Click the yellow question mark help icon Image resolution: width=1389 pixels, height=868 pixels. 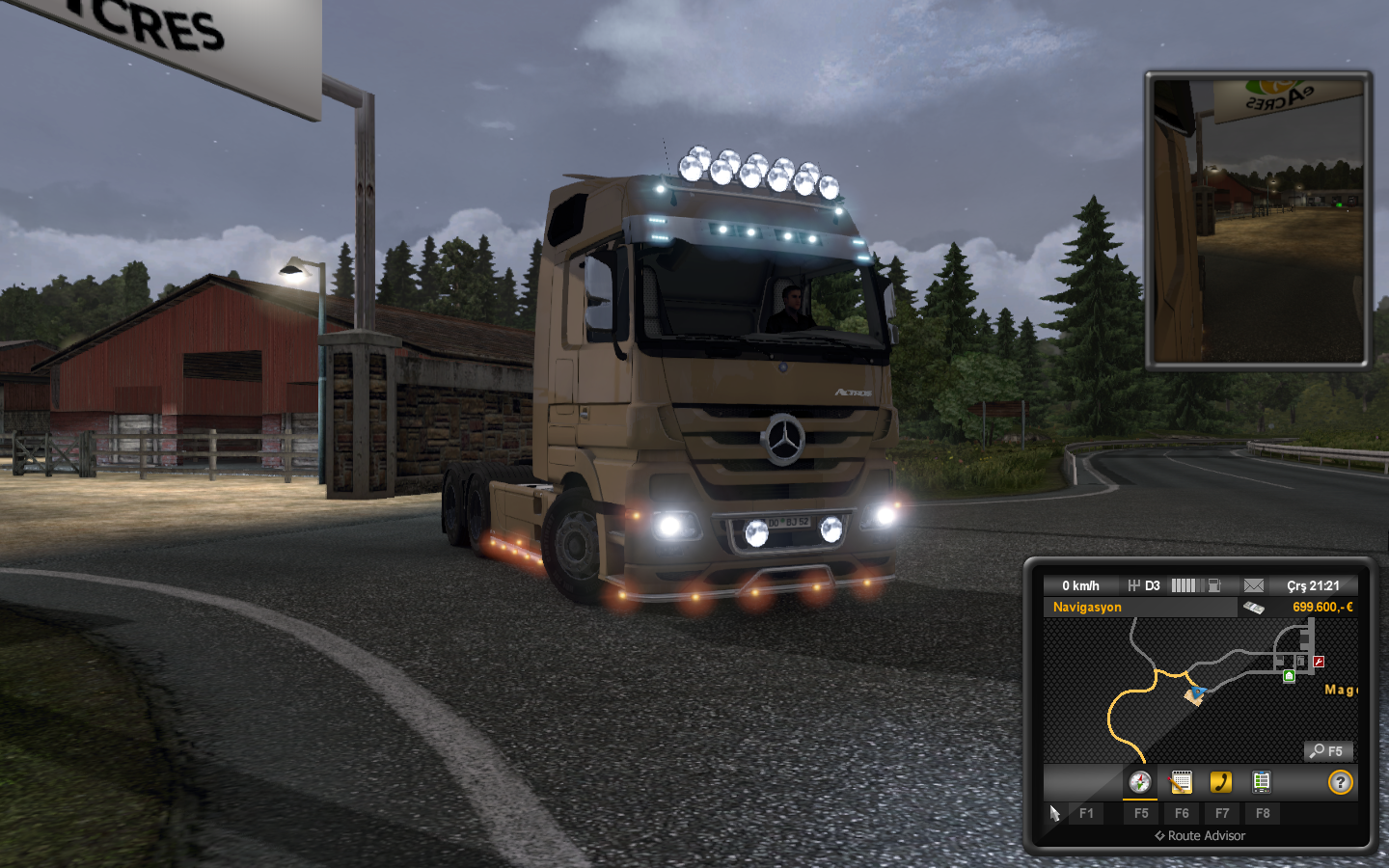tap(1340, 782)
